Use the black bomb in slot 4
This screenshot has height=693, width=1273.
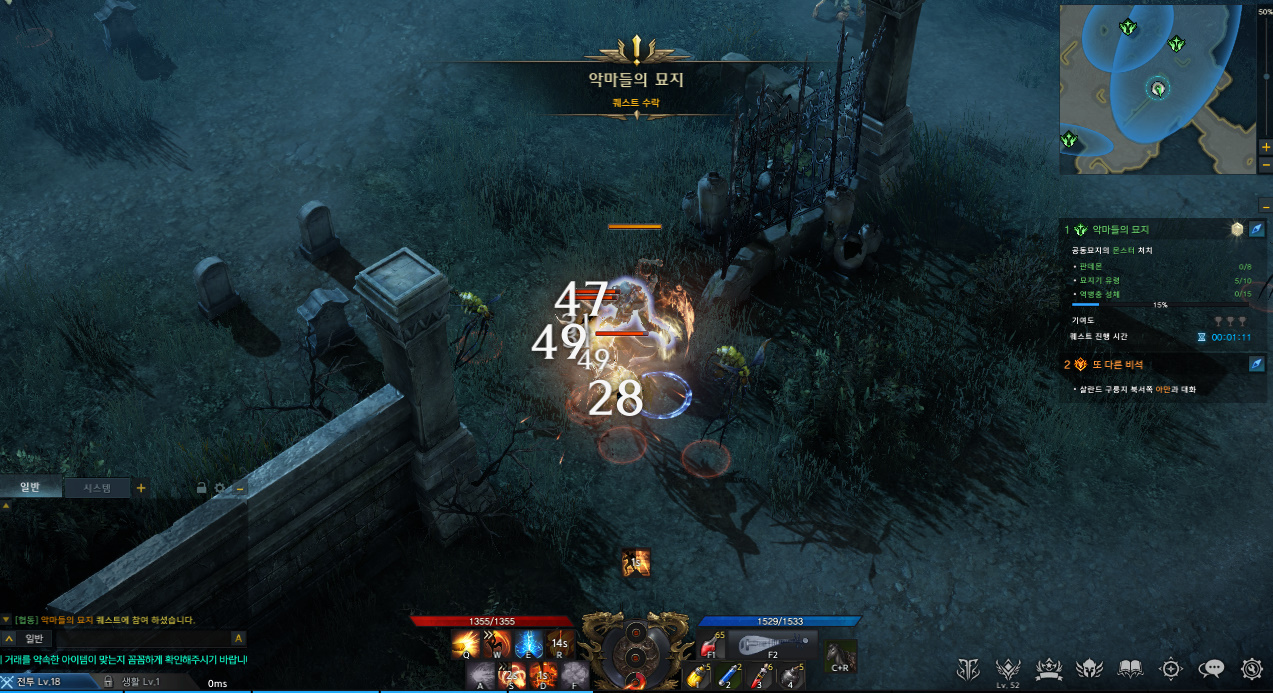790,677
